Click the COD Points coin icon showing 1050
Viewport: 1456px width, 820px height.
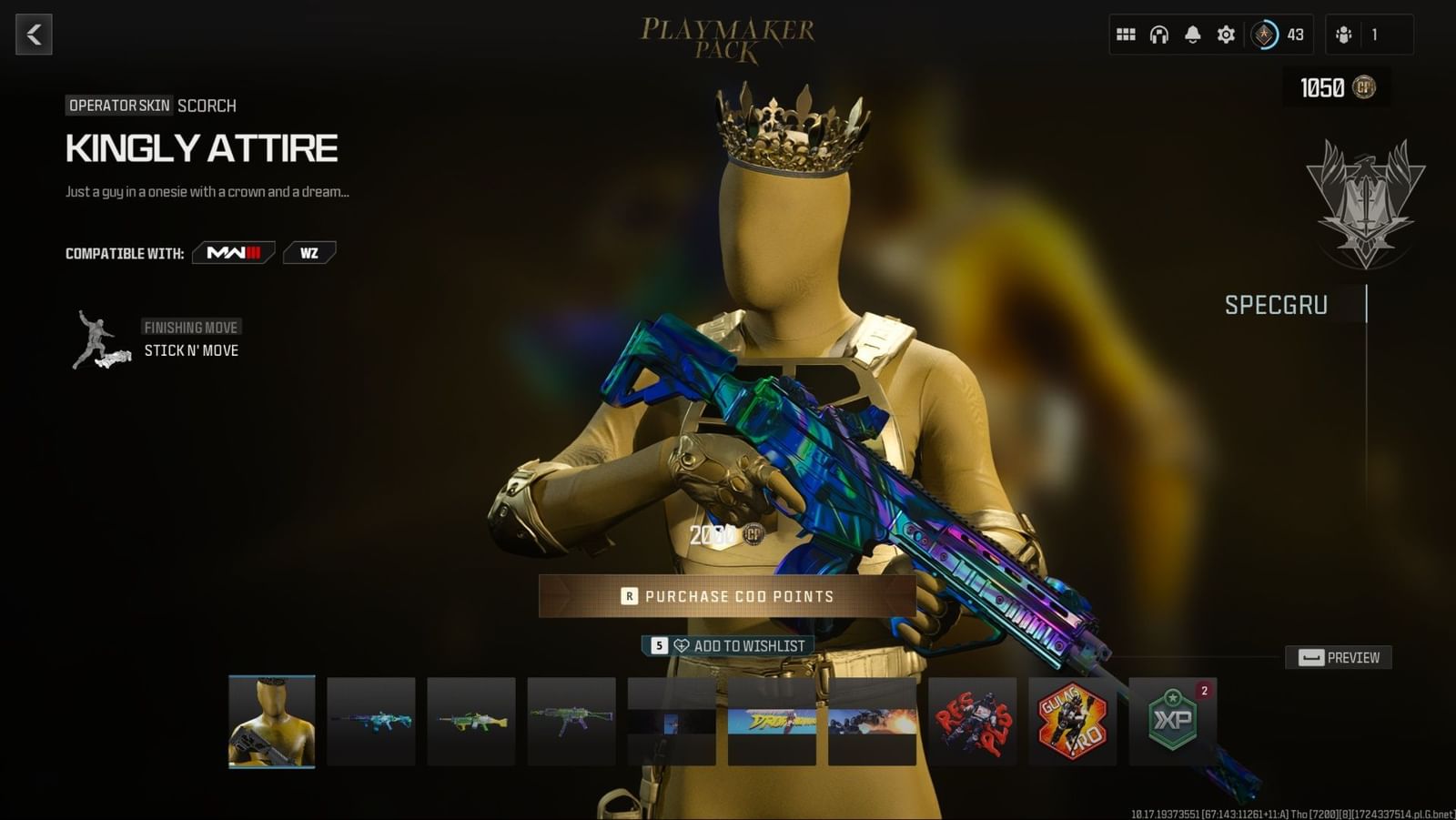(1362, 88)
